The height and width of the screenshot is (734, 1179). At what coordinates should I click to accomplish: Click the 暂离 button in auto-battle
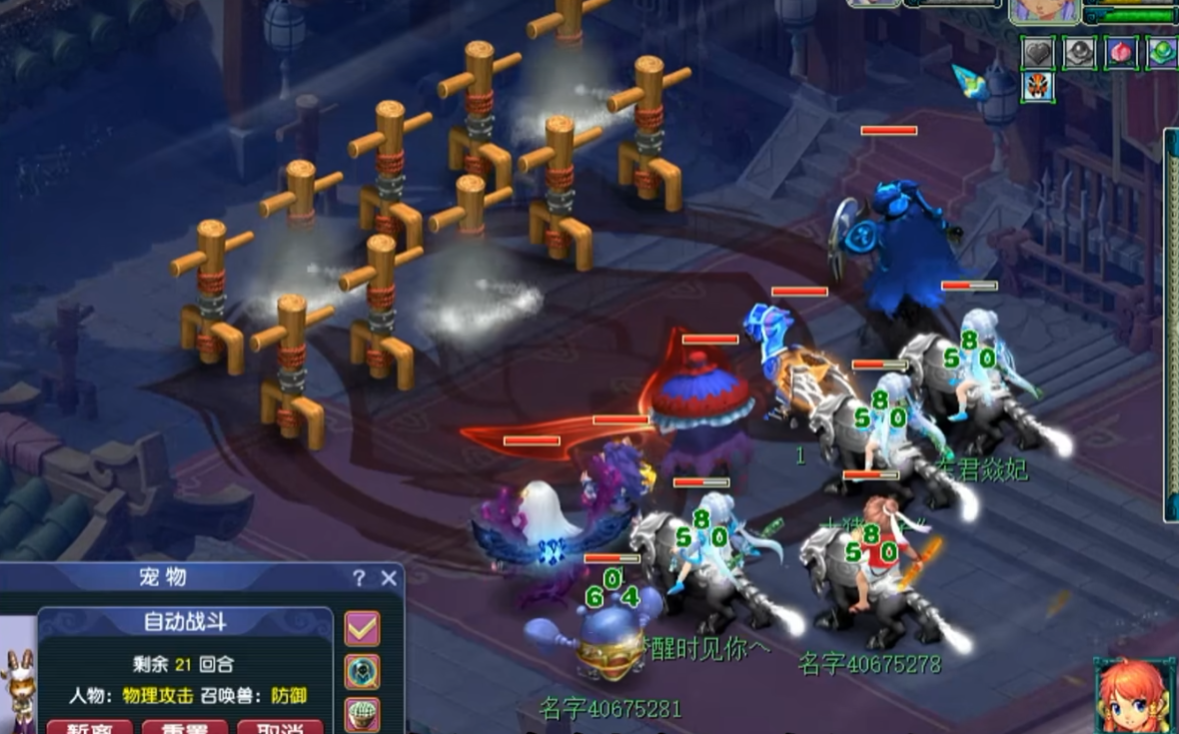(x=89, y=727)
